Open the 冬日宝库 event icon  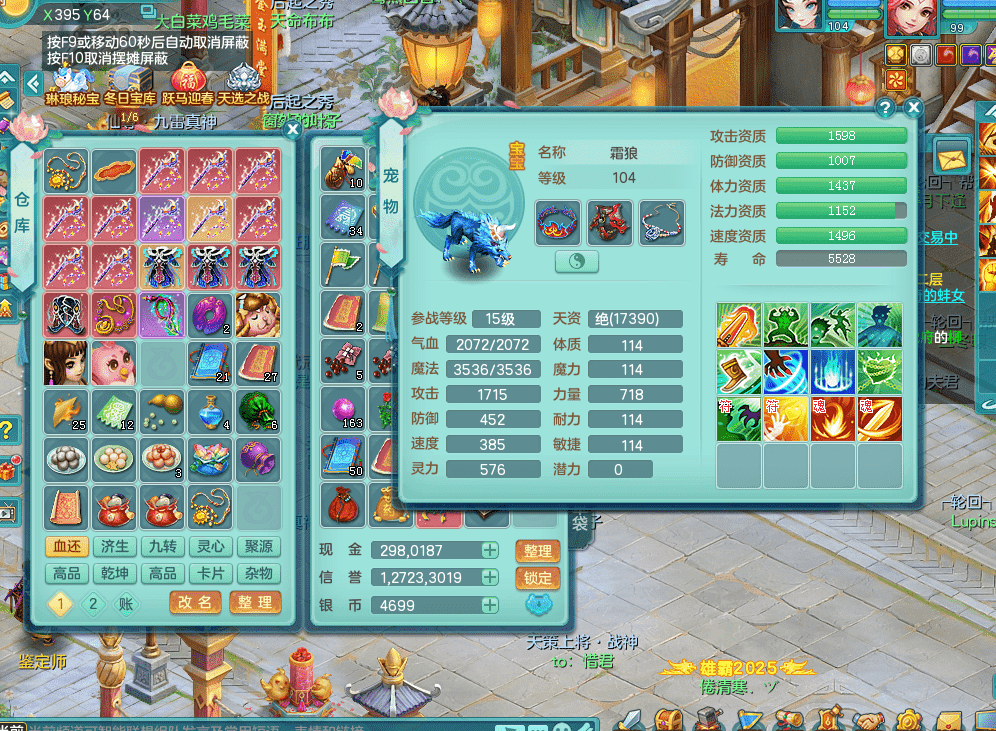[130, 82]
